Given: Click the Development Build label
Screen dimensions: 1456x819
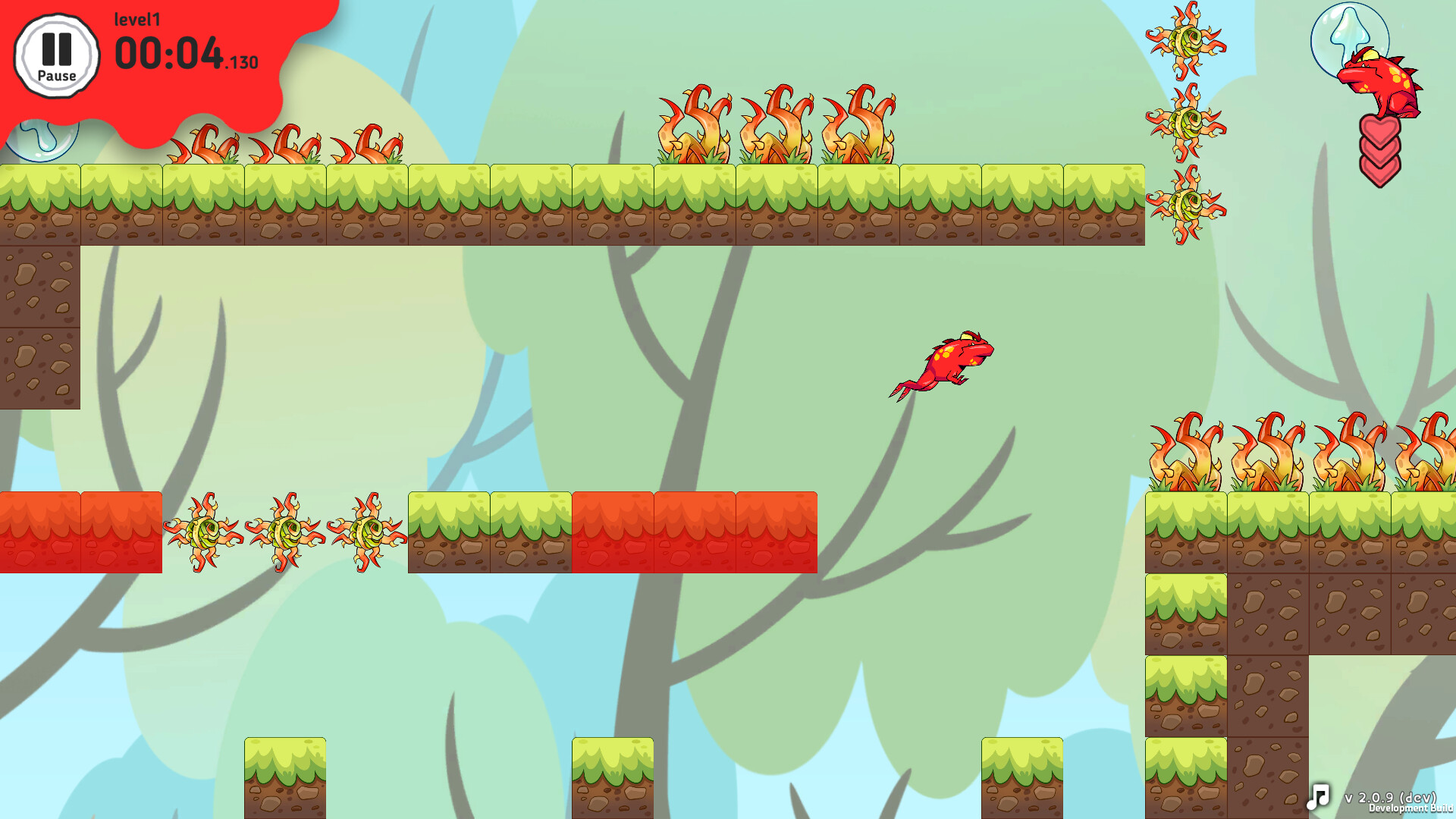Looking at the screenshot, I should pyautogui.click(x=1409, y=811).
